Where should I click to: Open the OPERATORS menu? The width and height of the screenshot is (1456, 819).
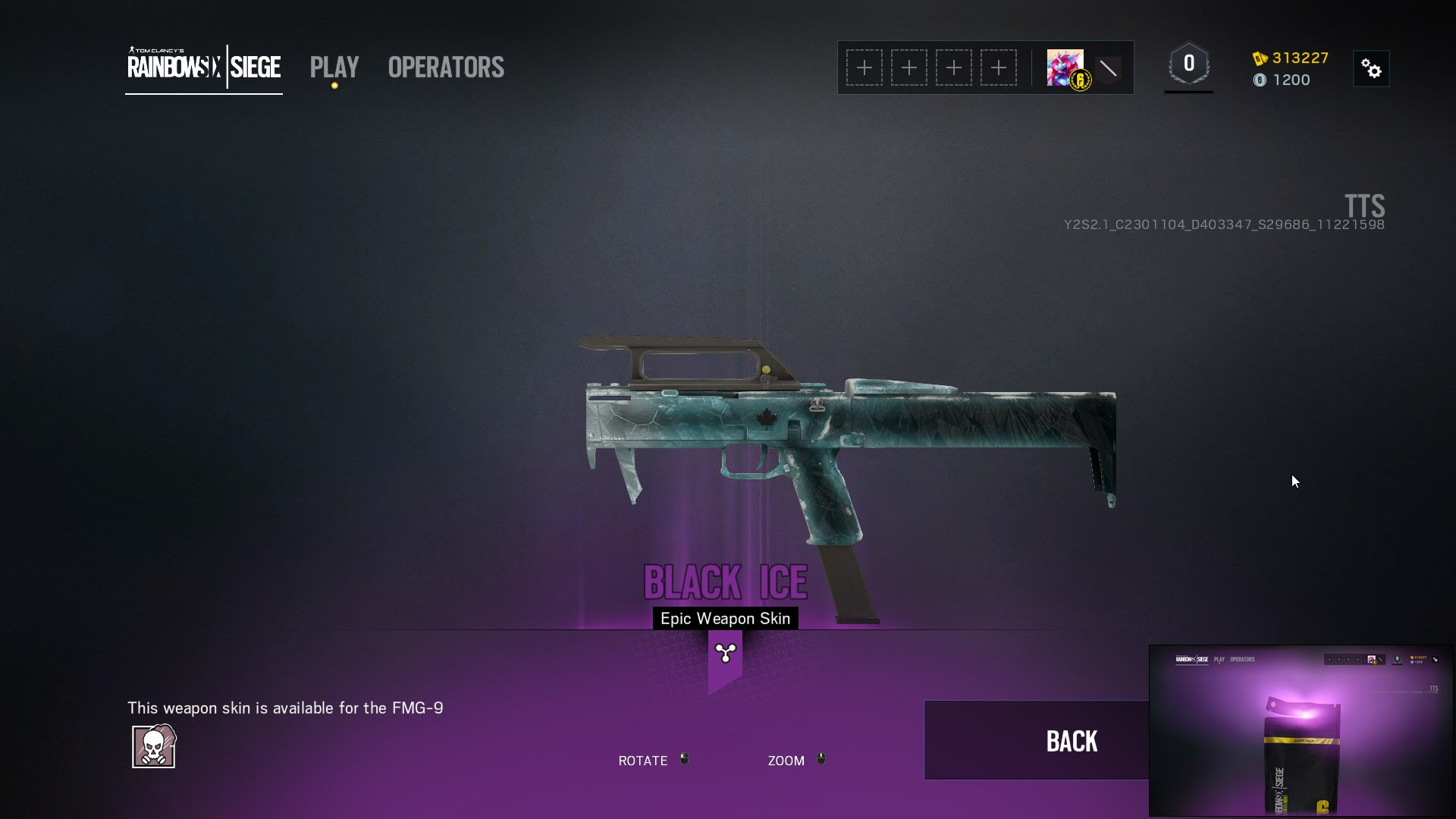coord(445,68)
